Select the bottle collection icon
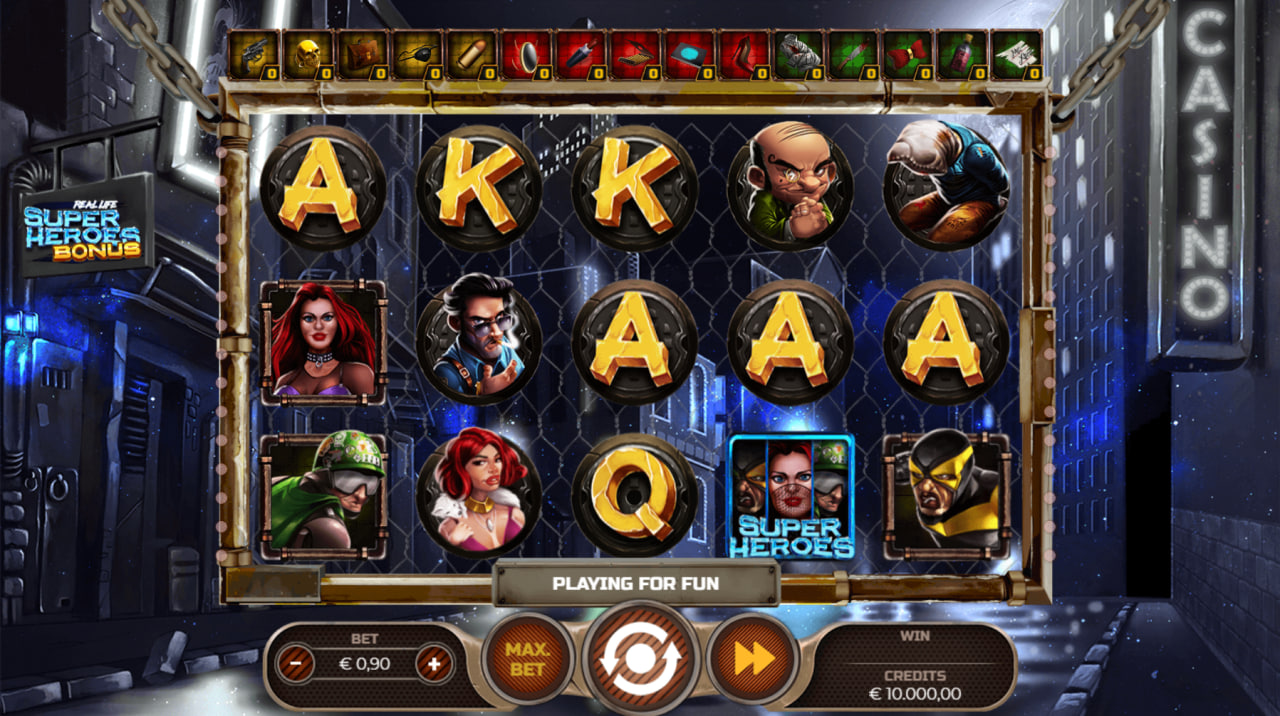The image size is (1280, 716). [962, 54]
